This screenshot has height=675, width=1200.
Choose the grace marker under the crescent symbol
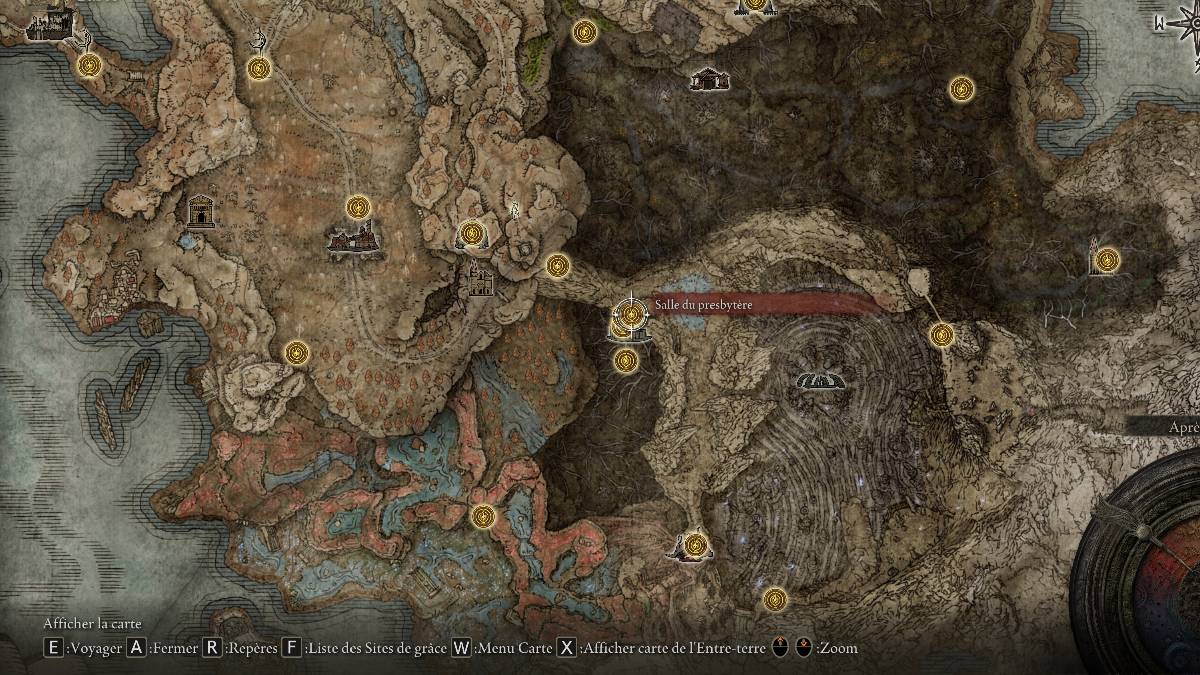(x=259, y=68)
